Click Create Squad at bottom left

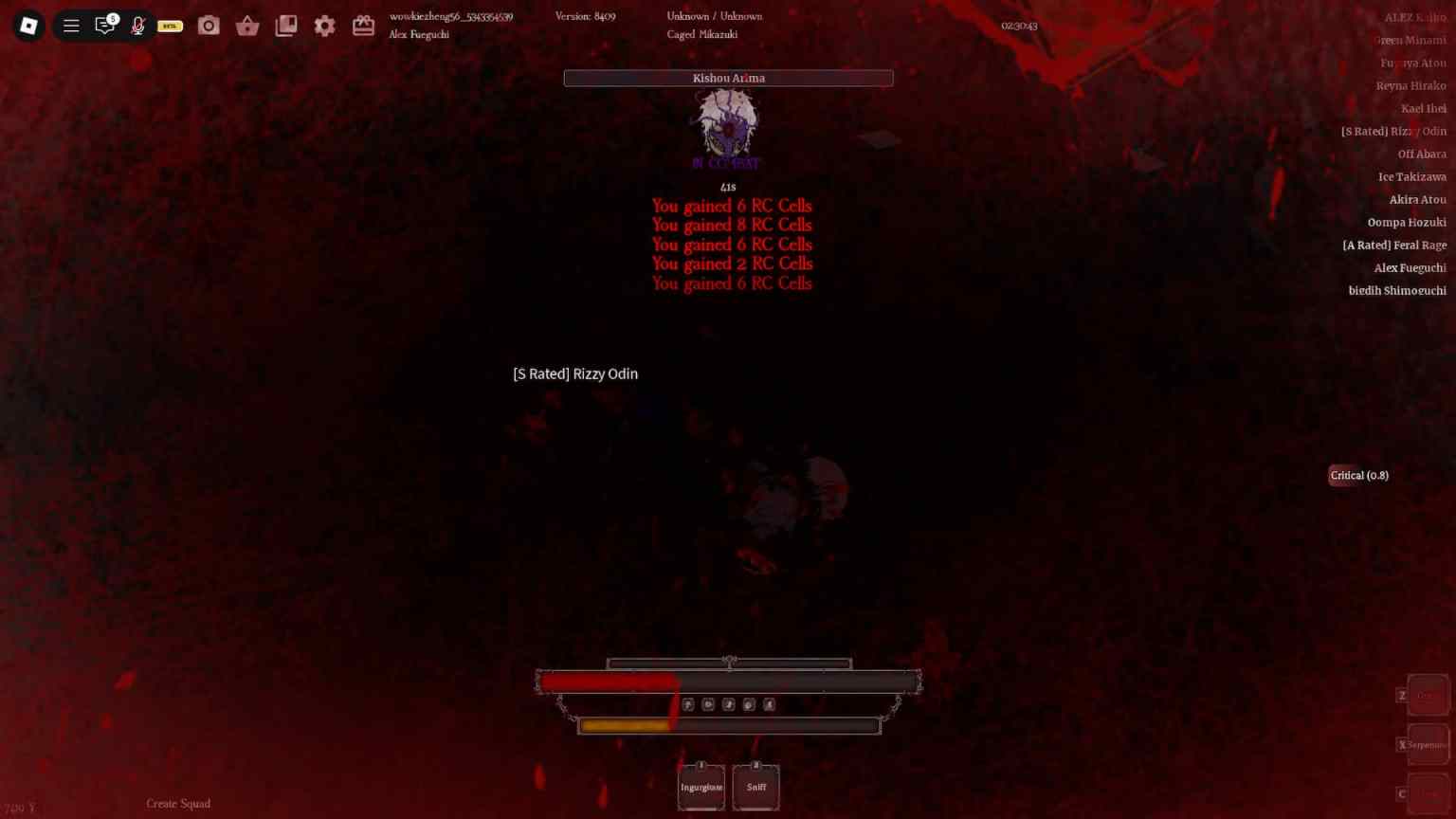click(x=178, y=803)
